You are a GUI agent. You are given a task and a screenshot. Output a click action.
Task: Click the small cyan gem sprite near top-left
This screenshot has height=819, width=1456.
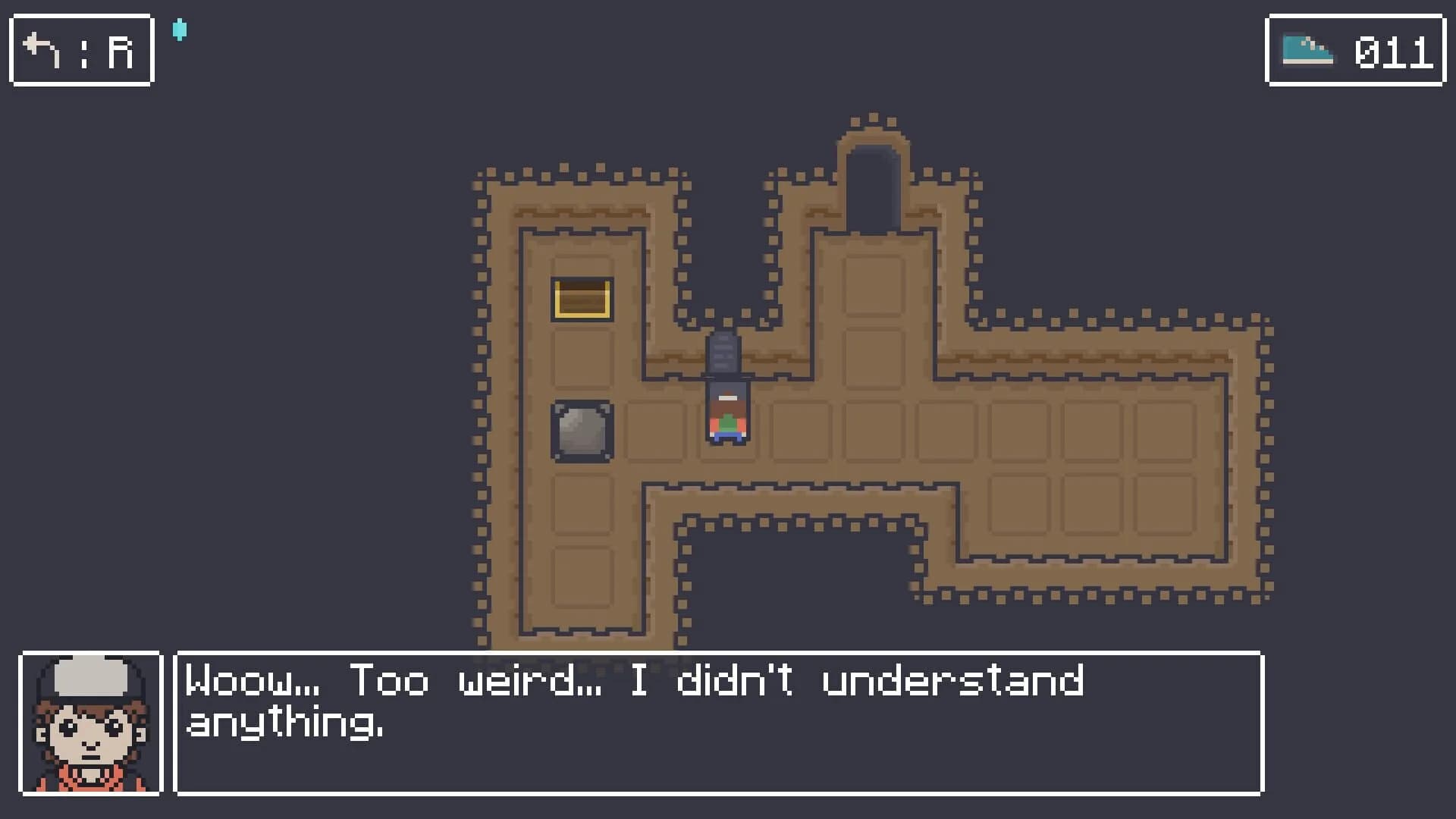(180, 29)
